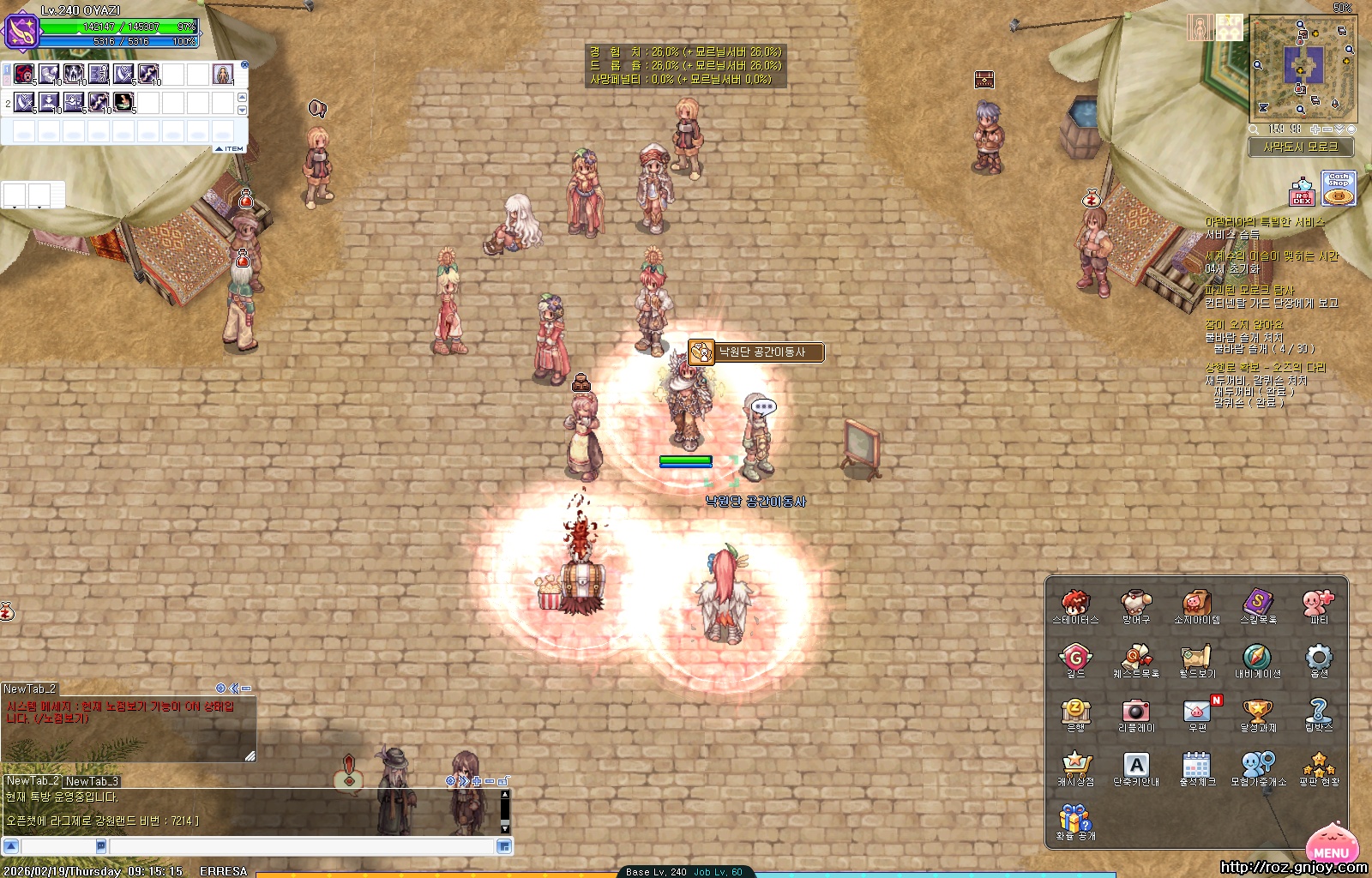1372x878 pixels.
Task: Switch to the NewTab_3 chat tab
Action: [92, 781]
